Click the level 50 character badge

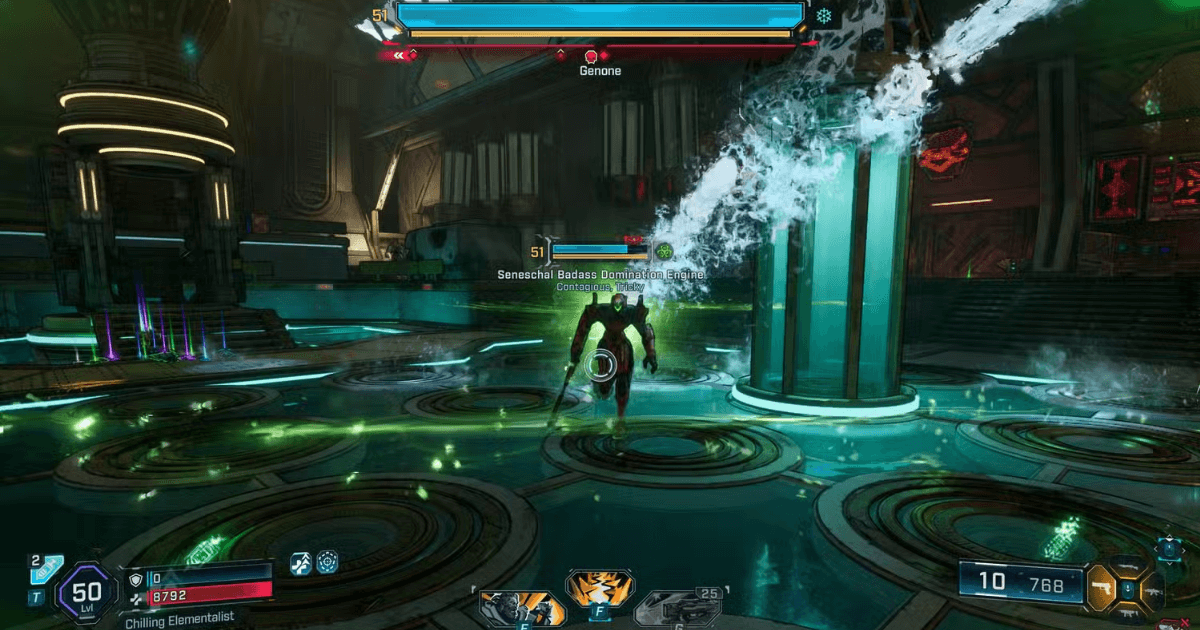[87, 586]
